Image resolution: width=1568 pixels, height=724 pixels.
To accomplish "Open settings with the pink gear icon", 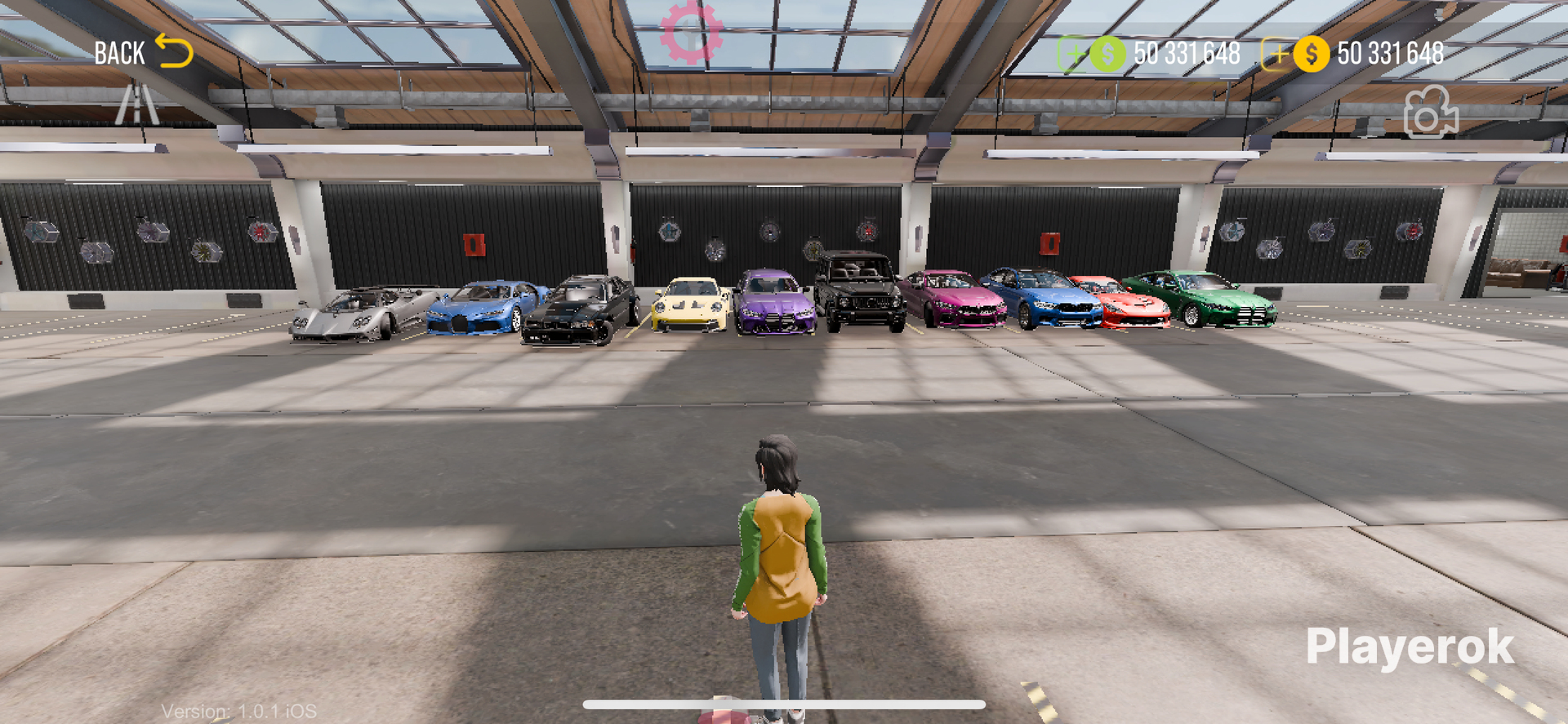I will coord(691,33).
